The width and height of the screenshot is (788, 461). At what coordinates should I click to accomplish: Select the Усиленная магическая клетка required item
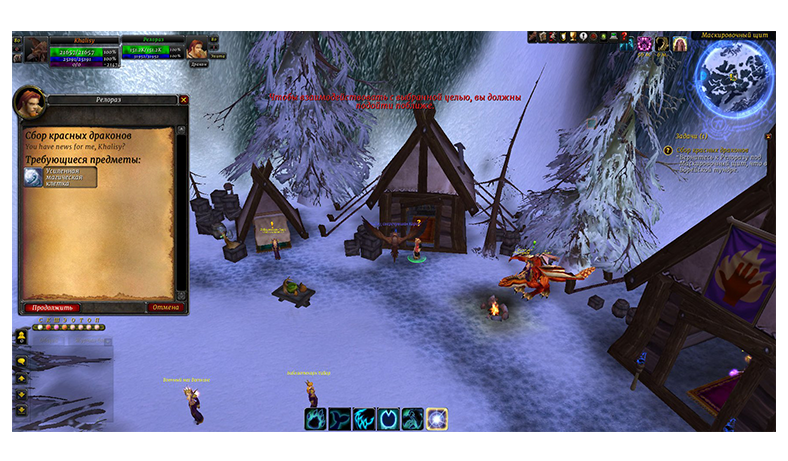(62, 178)
